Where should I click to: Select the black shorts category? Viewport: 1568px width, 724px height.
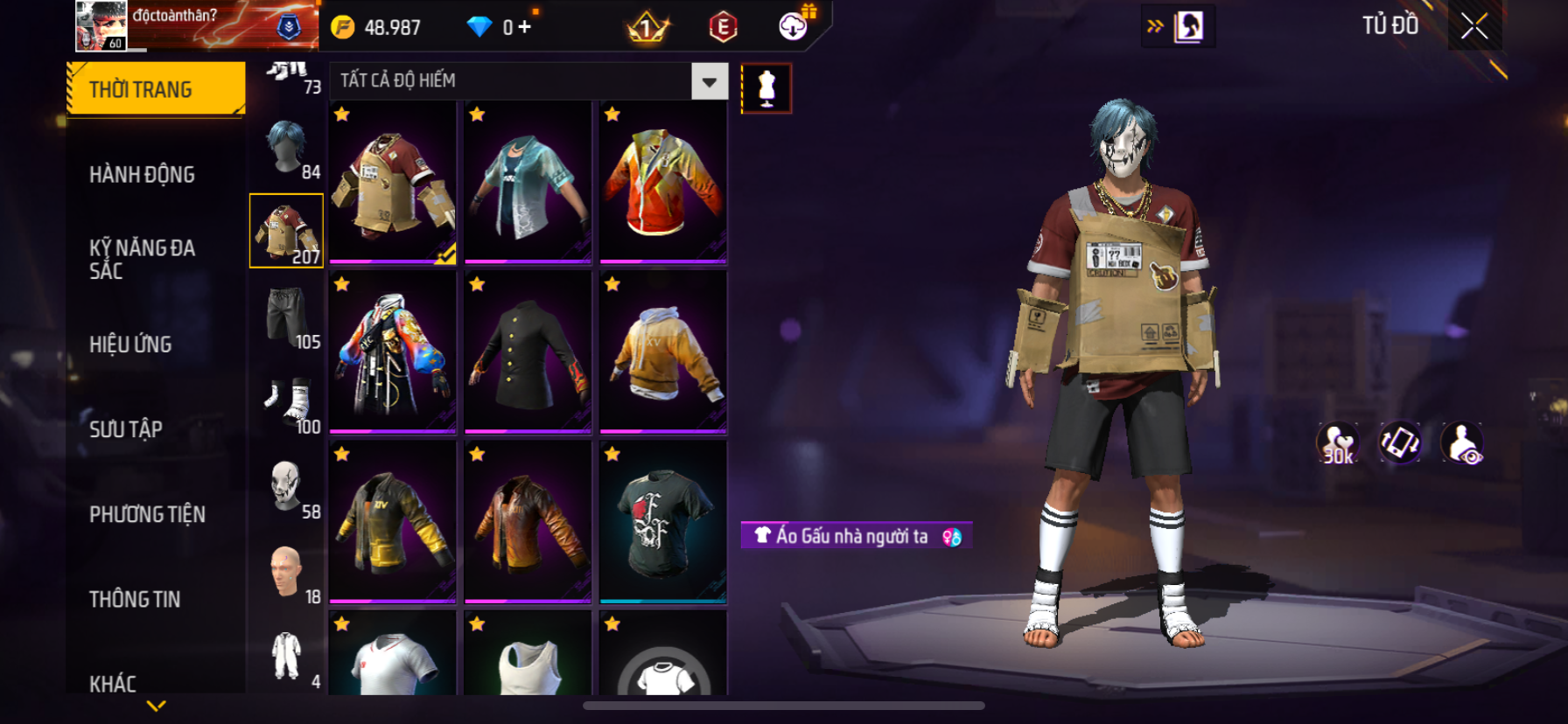point(287,317)
